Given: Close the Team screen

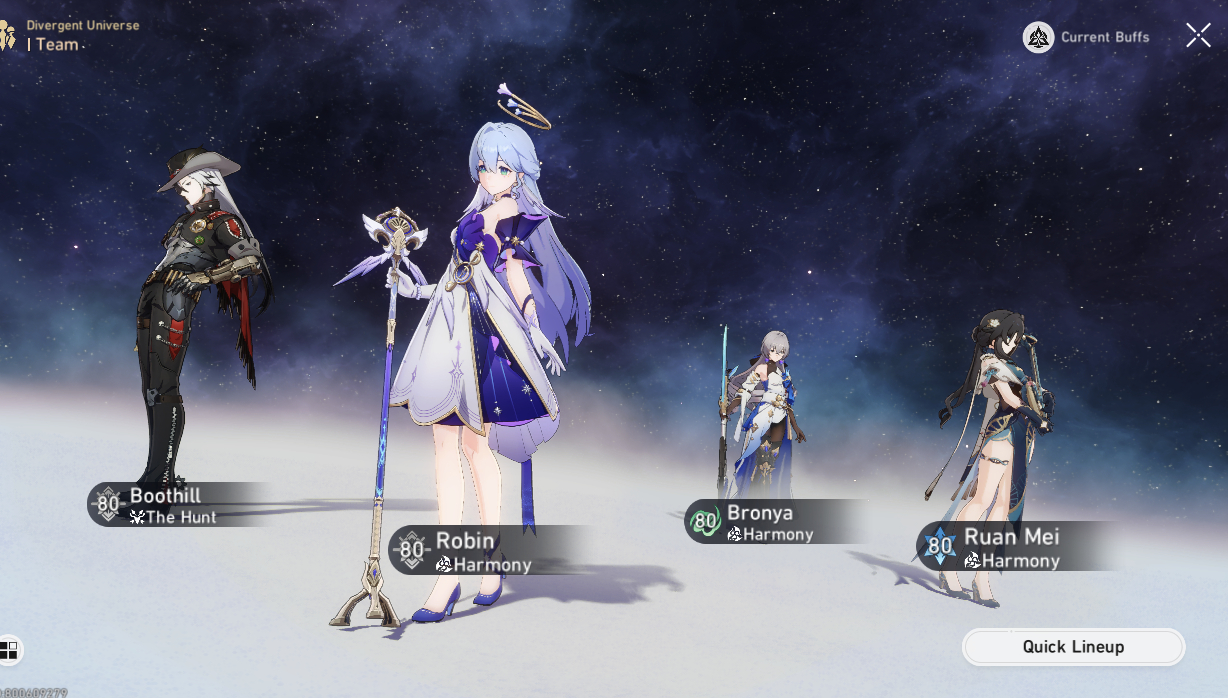Looking at the screenshot, I should point(1198,36).
